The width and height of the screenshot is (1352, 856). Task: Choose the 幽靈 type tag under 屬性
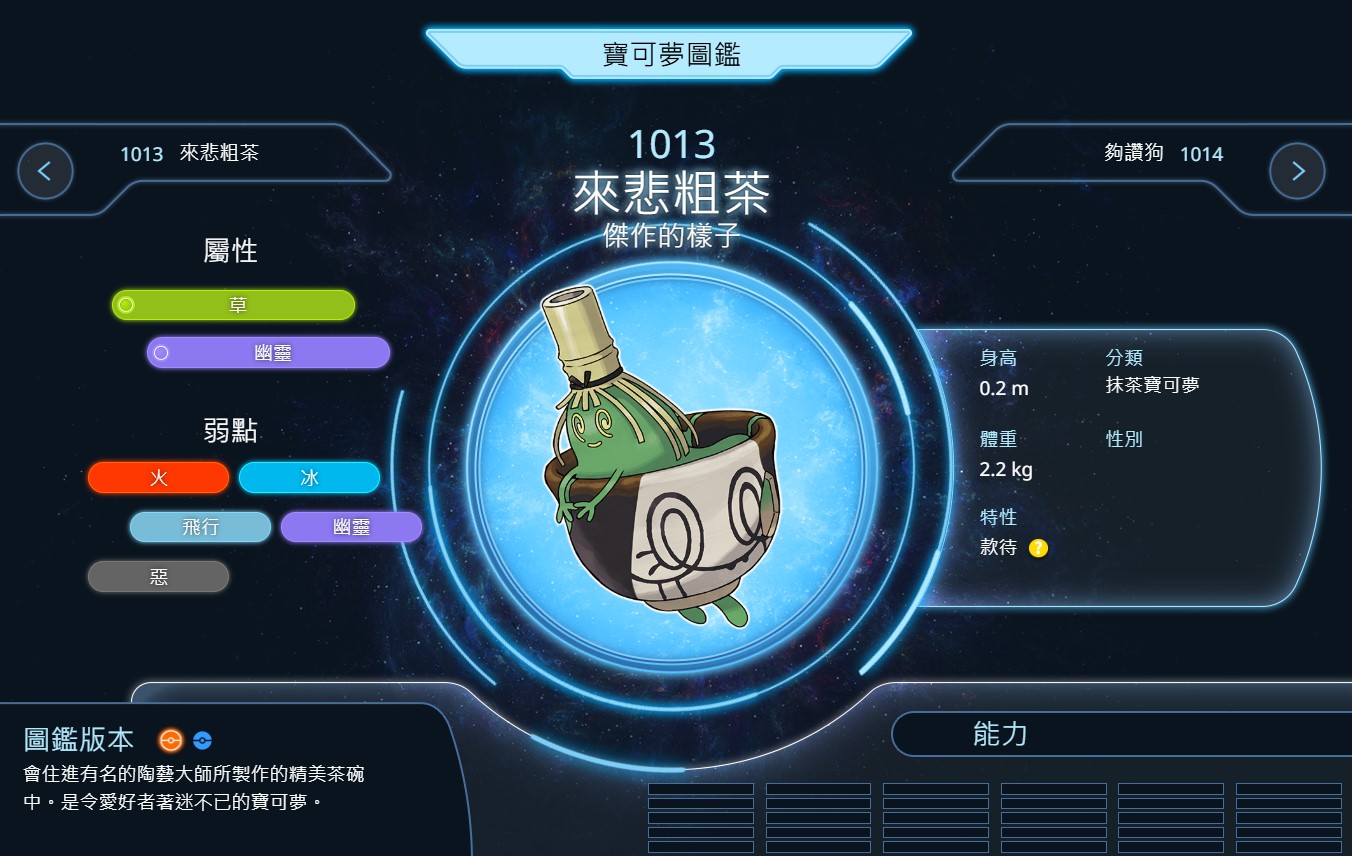coord(268,352)
